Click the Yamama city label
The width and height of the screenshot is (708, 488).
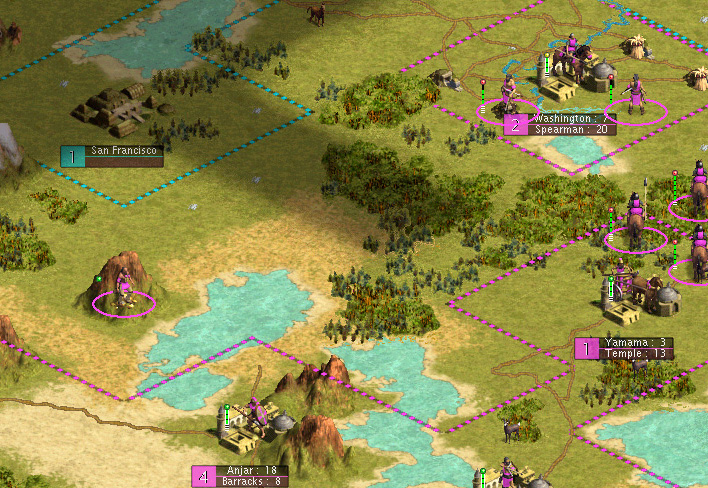tap(635, 342)
